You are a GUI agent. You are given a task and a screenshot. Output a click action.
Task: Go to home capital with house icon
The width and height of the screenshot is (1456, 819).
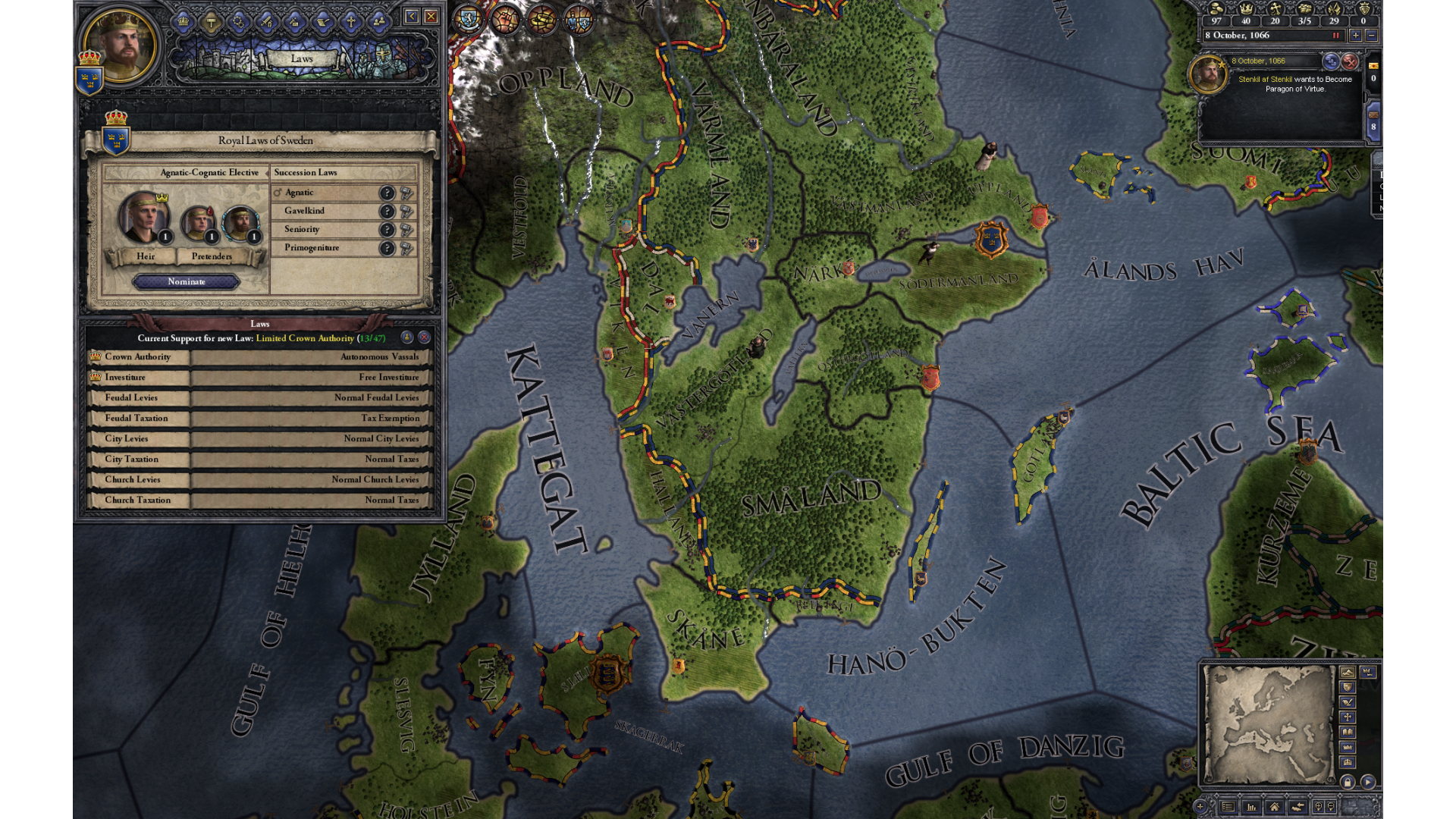(1275, 807)
